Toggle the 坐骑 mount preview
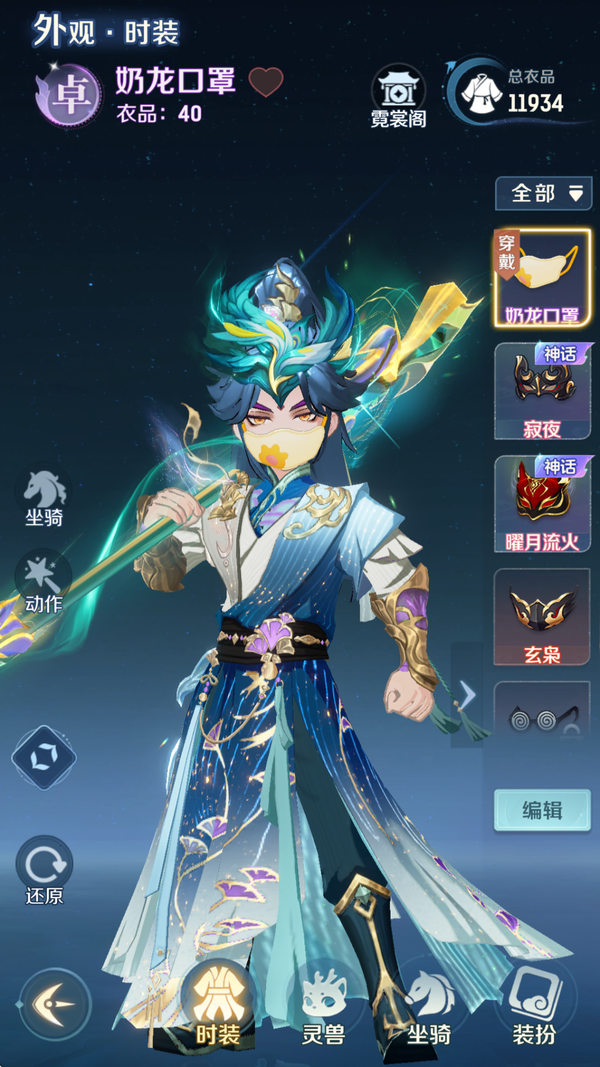Screen dimensions: 600x1067 [x=45, y=498]
